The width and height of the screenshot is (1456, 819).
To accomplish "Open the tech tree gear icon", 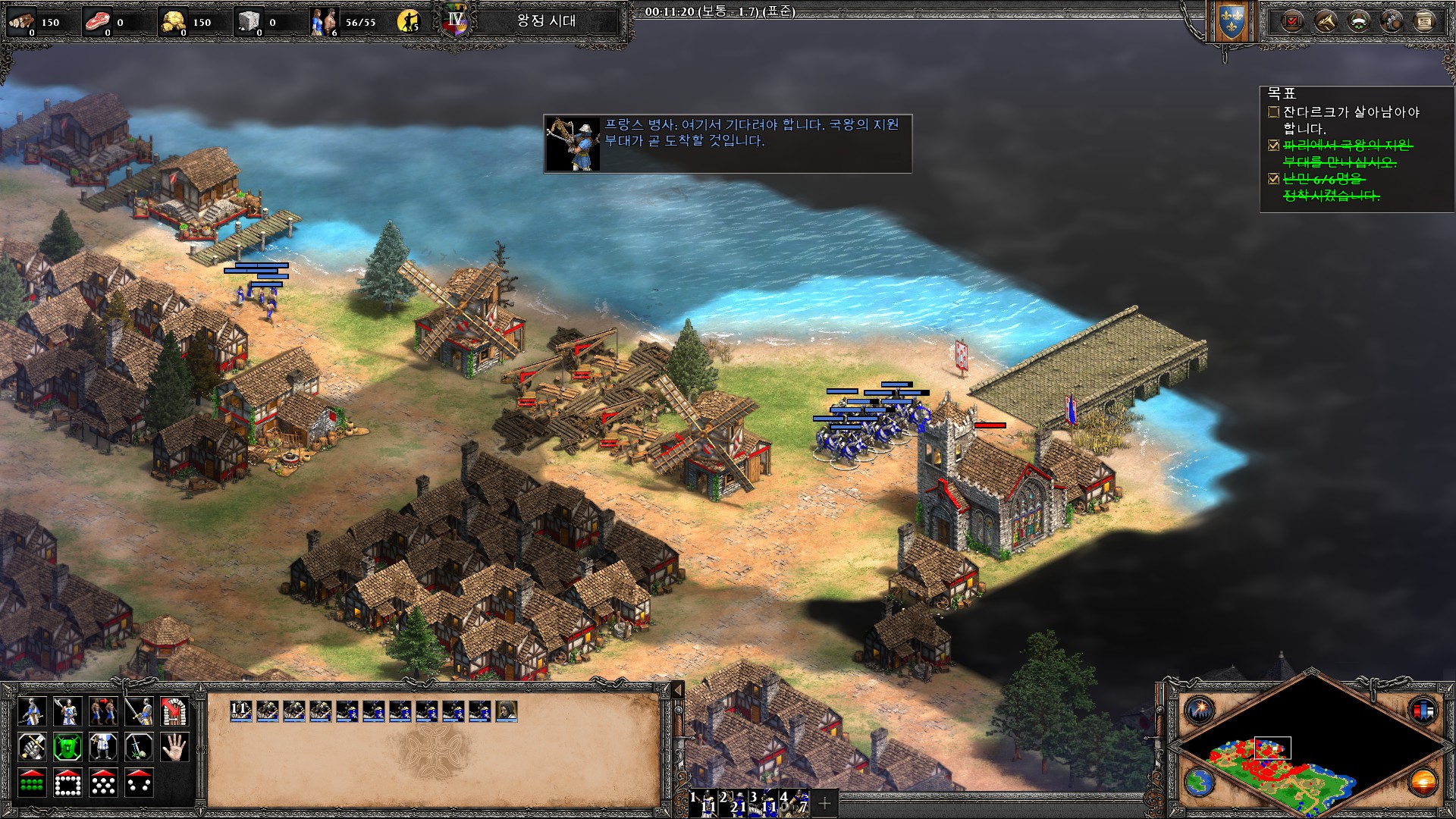I will pyautogui.click(x=1392, y=21).
